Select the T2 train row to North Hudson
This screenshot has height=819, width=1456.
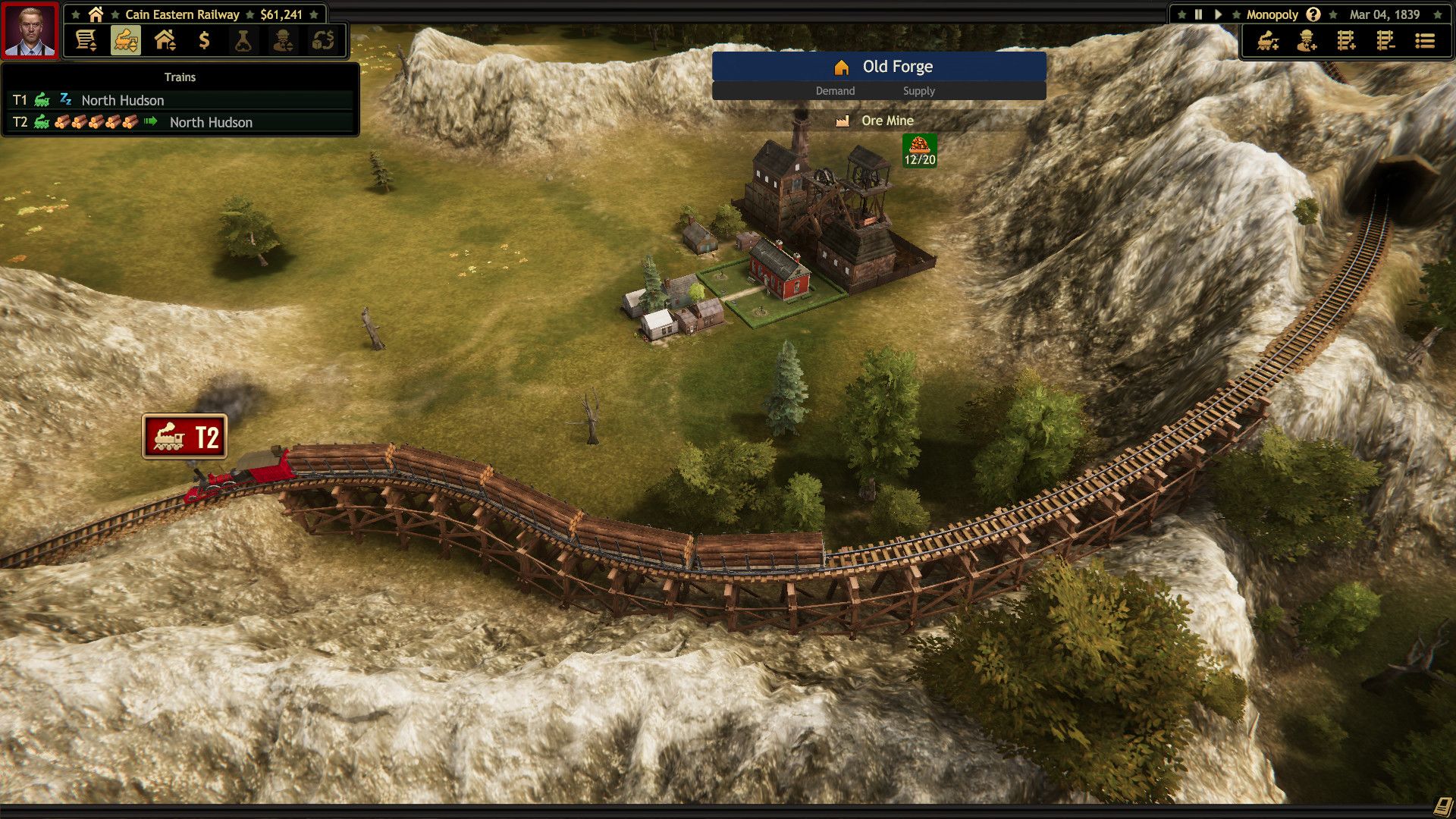pyautogui.click(x=180, y=122)
